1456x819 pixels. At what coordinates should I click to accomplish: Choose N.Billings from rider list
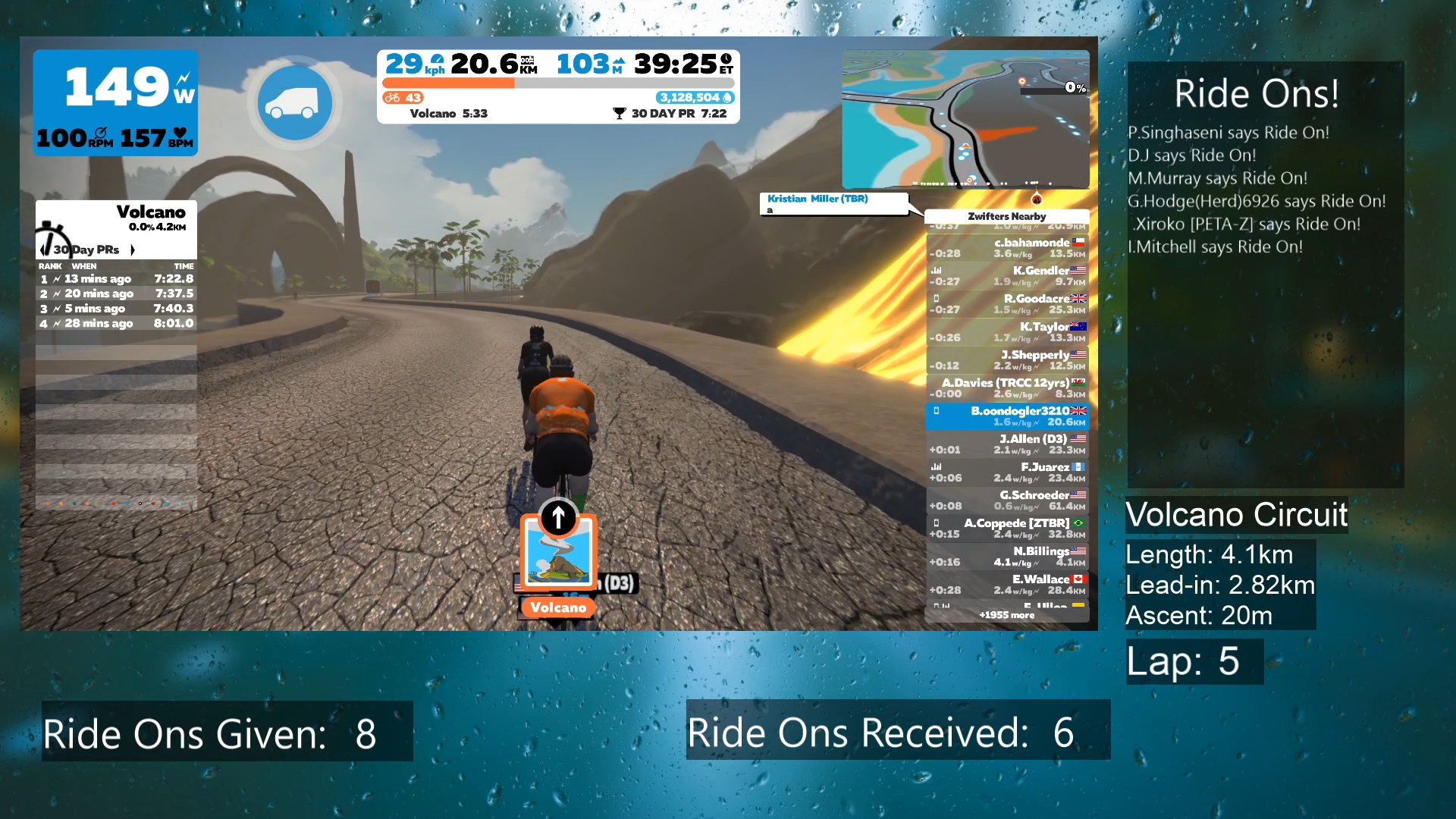(1007, 557)
